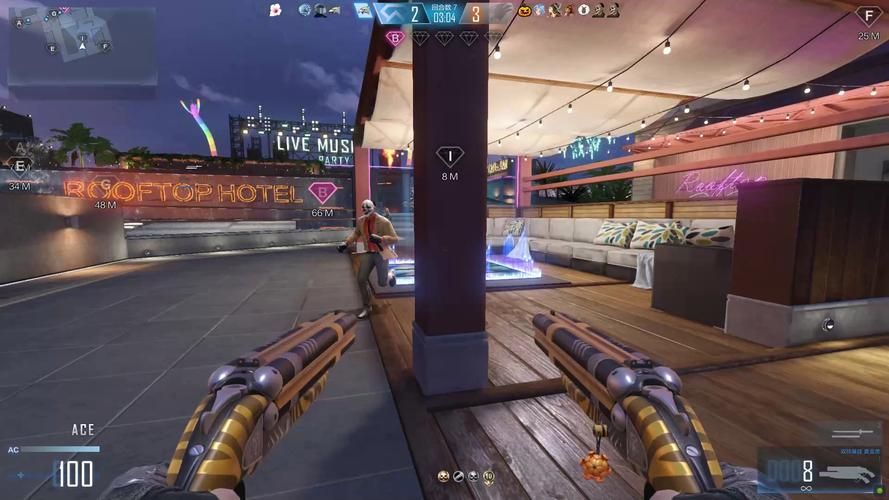Viewport: 889px width, 500px height.
Task: Click the pink B diamond under the scoreboard
Action: click(x=395, y=38)
